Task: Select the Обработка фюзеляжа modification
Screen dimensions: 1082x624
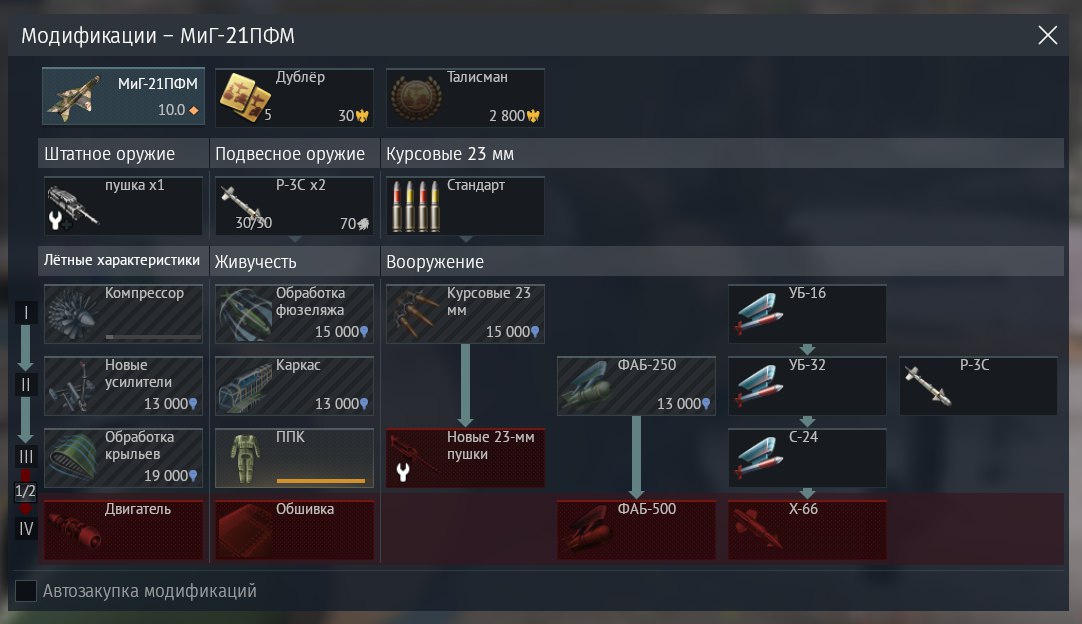Action: [294, 314]
